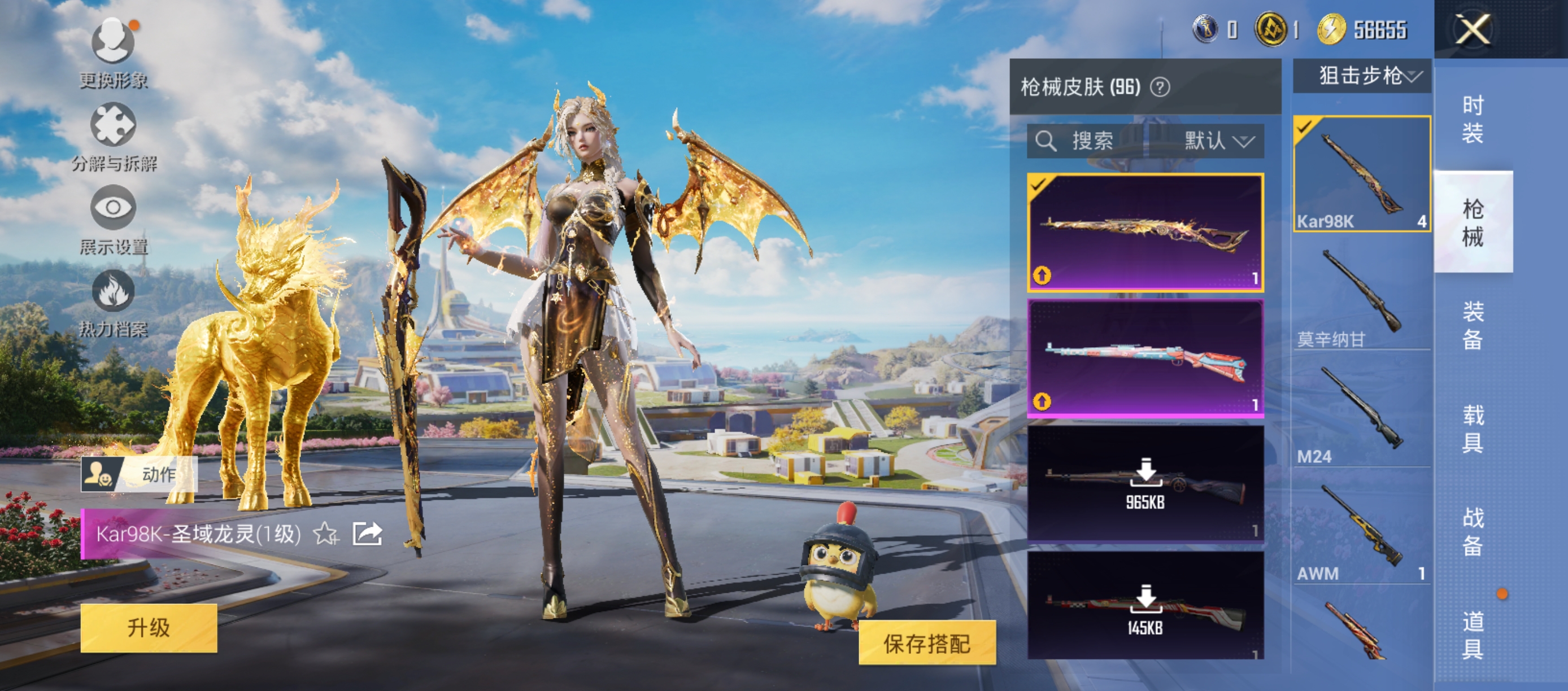Click the 动作 emote button
Viewport: 1568px width, 691px height.
tap(140, 474)
